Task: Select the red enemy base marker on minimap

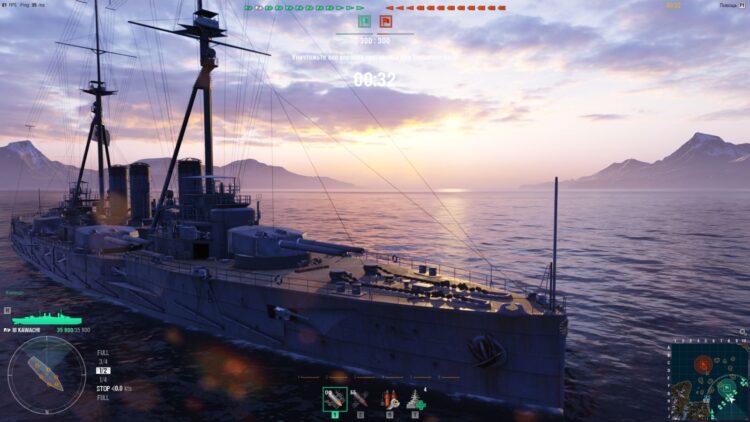Action: pyautogui.click(x=703, y=363)
